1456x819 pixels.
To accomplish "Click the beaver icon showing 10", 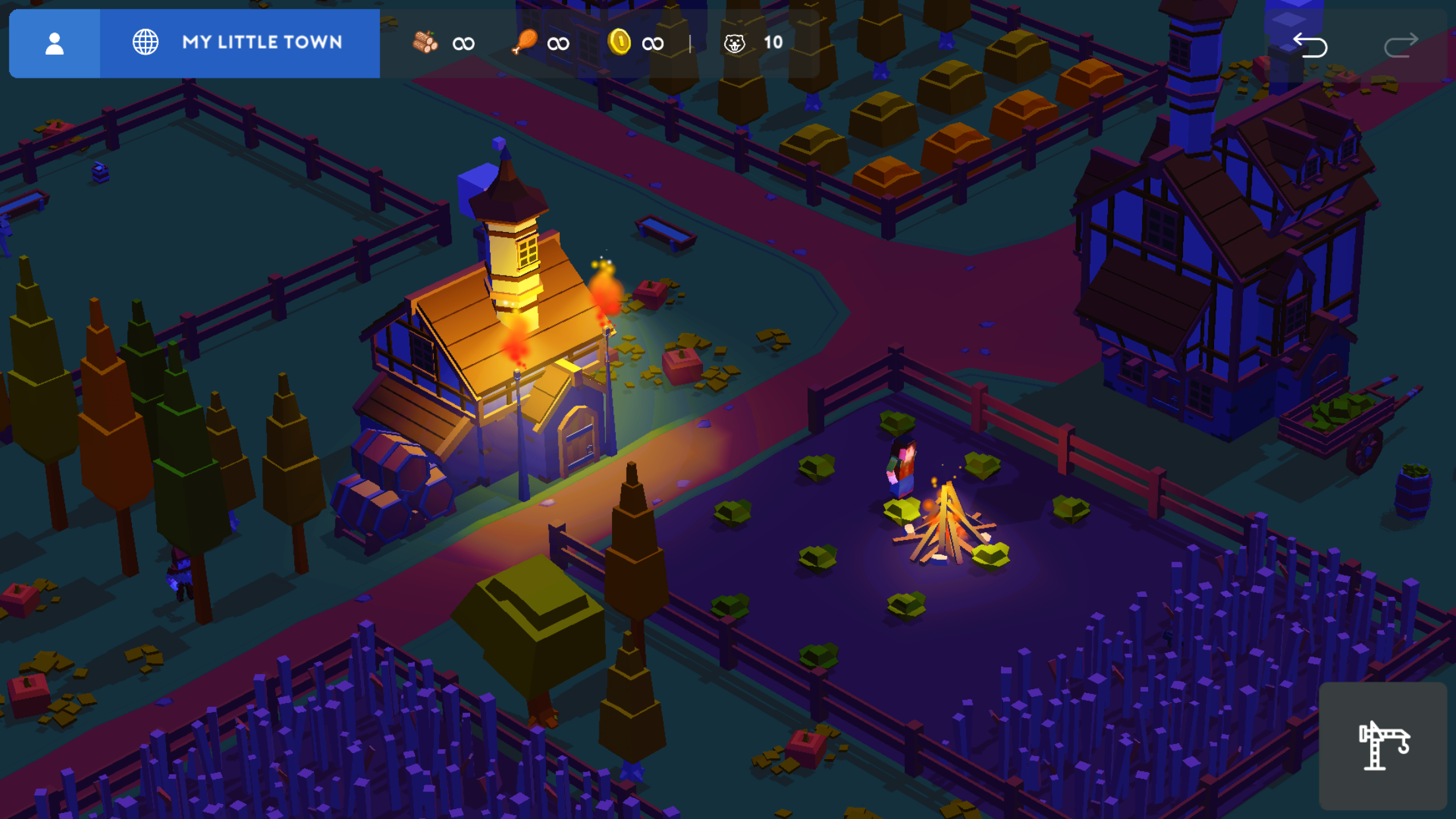I will [734, 42].
